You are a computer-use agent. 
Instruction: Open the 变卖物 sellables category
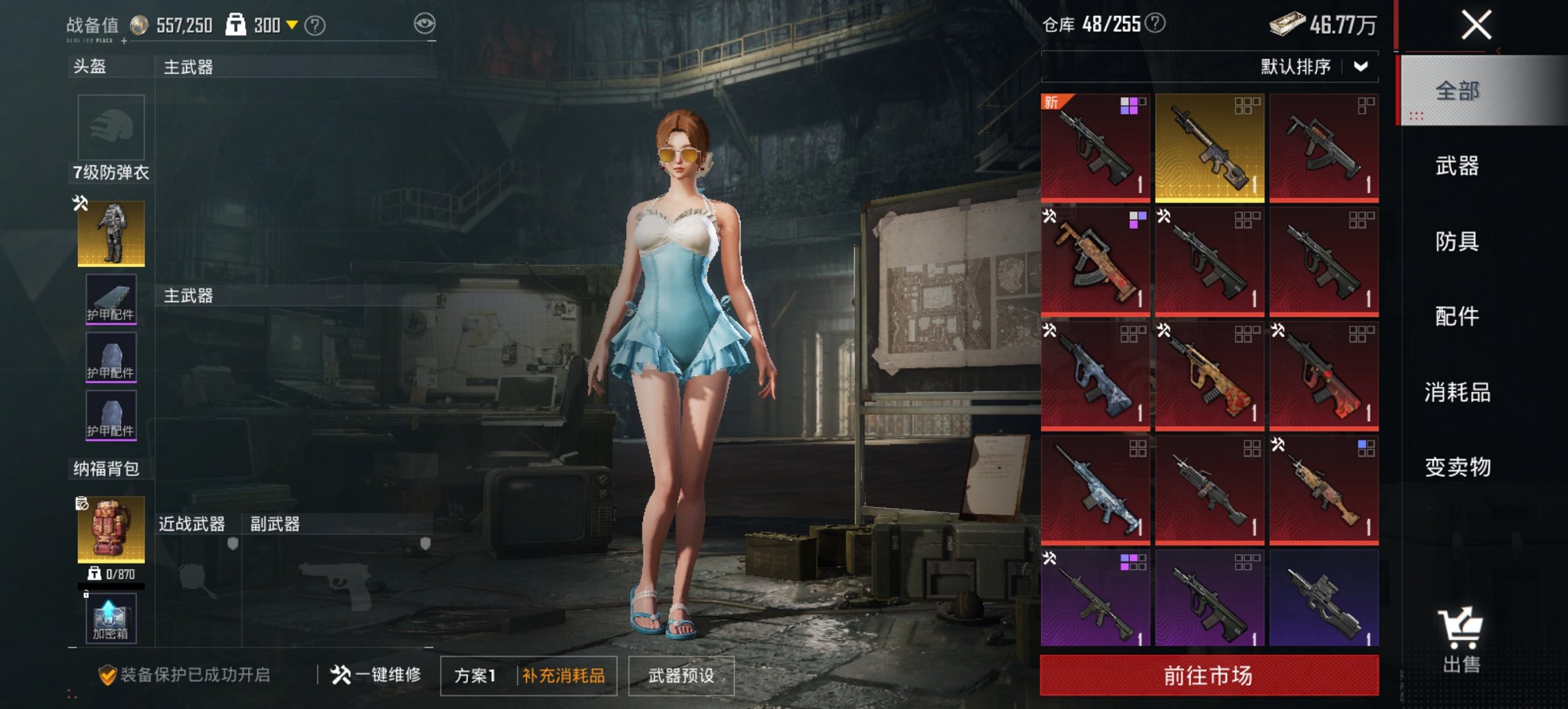(1457, 468)
